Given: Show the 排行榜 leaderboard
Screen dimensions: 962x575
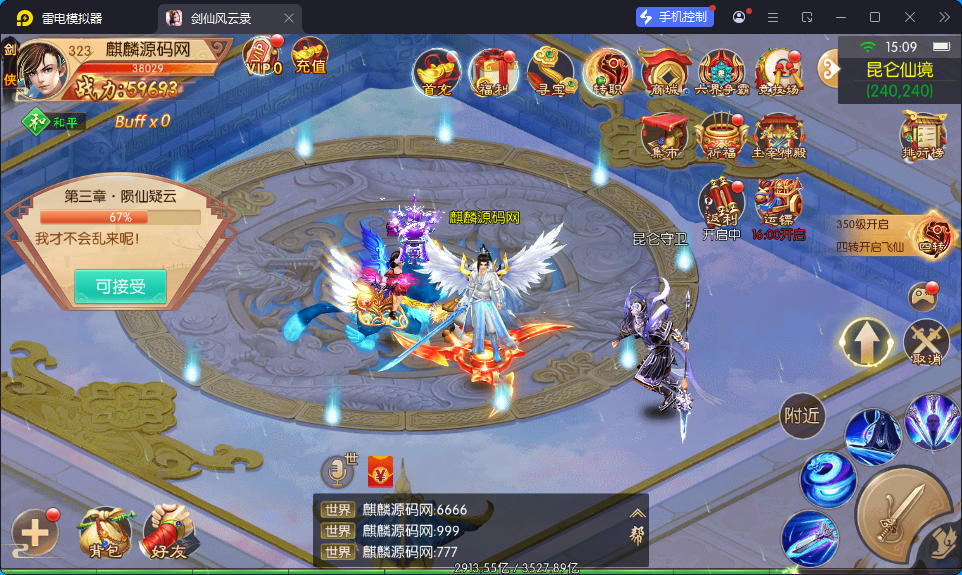Looking at the screenshot, I should (923, 135).
